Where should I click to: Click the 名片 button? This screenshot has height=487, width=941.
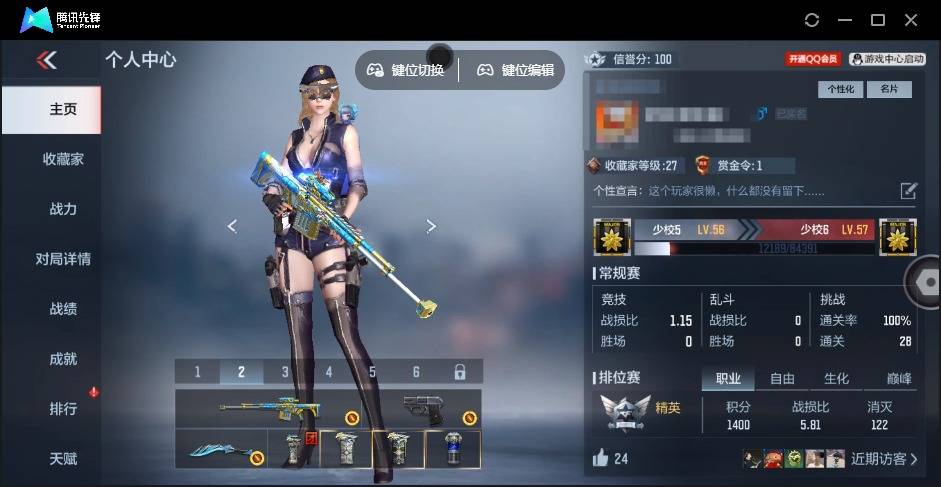889,89
